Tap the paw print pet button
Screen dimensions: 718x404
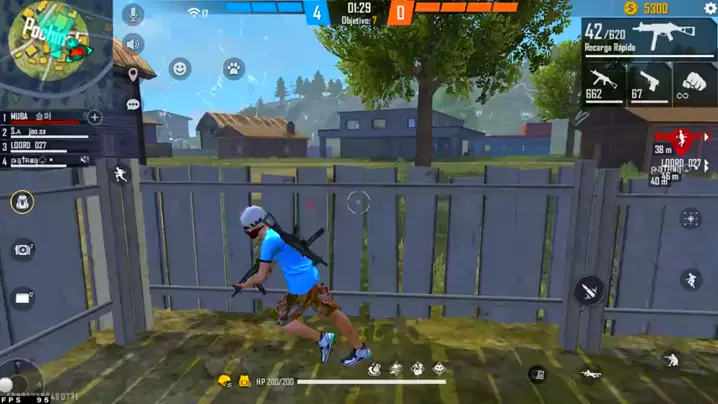[233, 68]
